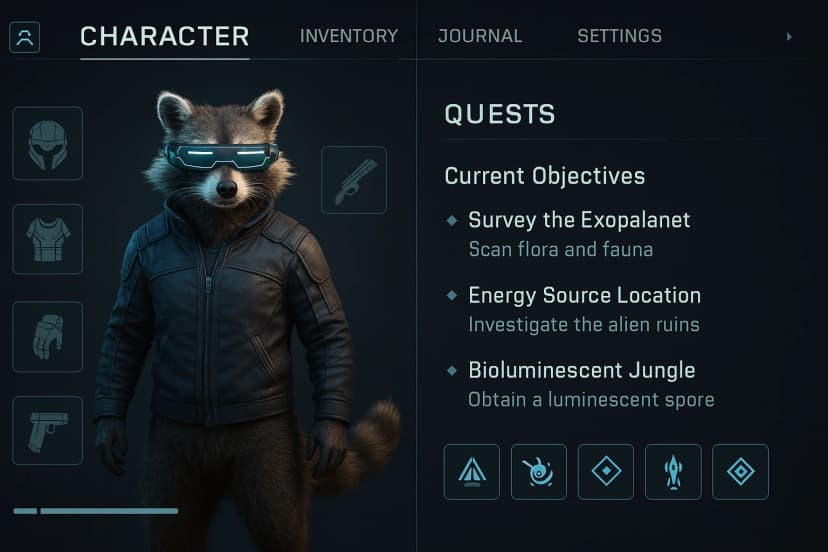Select the Character tab
The image size is (828, 552).
tap(165, 37)
